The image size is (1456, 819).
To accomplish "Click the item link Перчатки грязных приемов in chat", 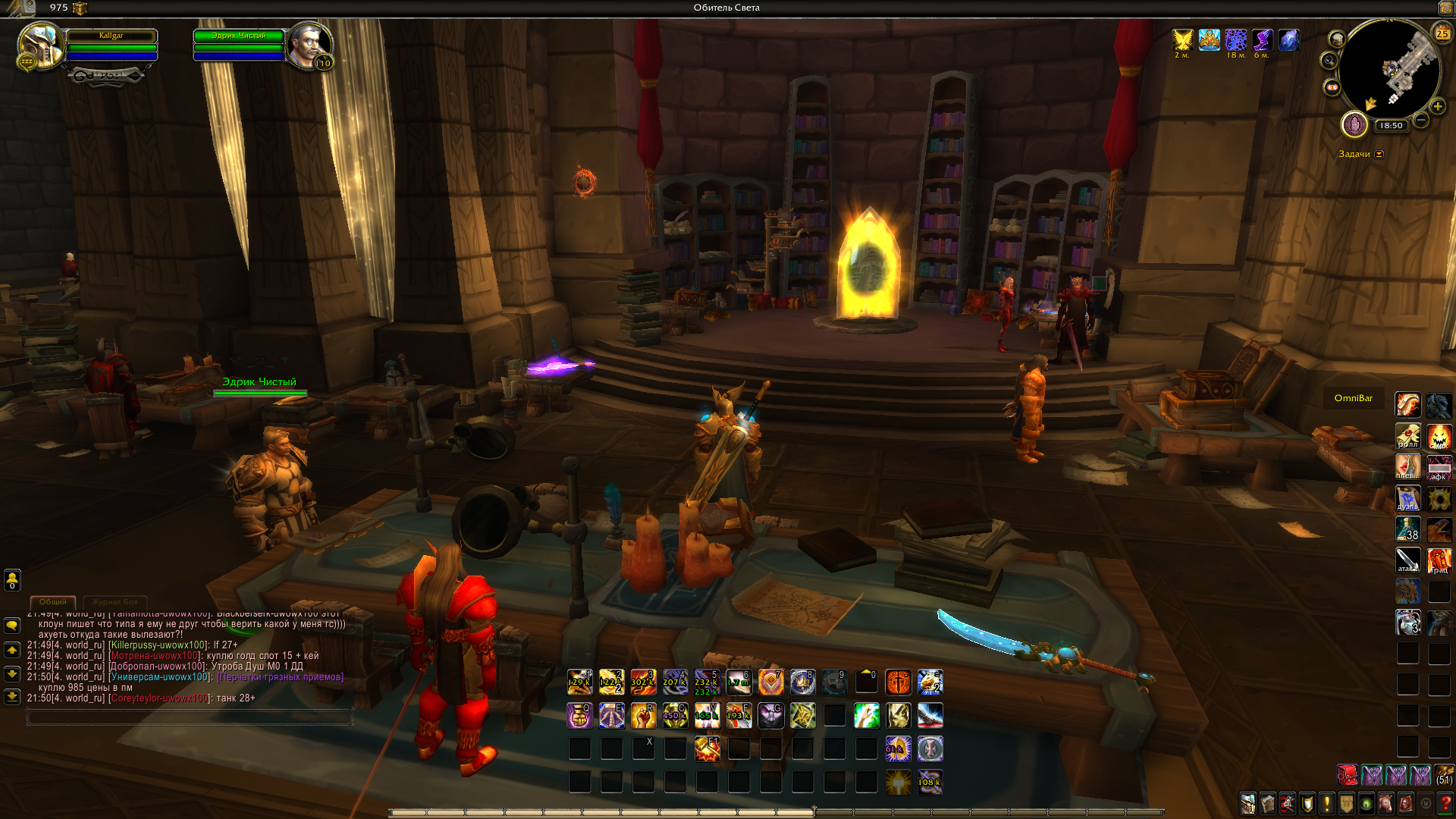I will 281,677.
